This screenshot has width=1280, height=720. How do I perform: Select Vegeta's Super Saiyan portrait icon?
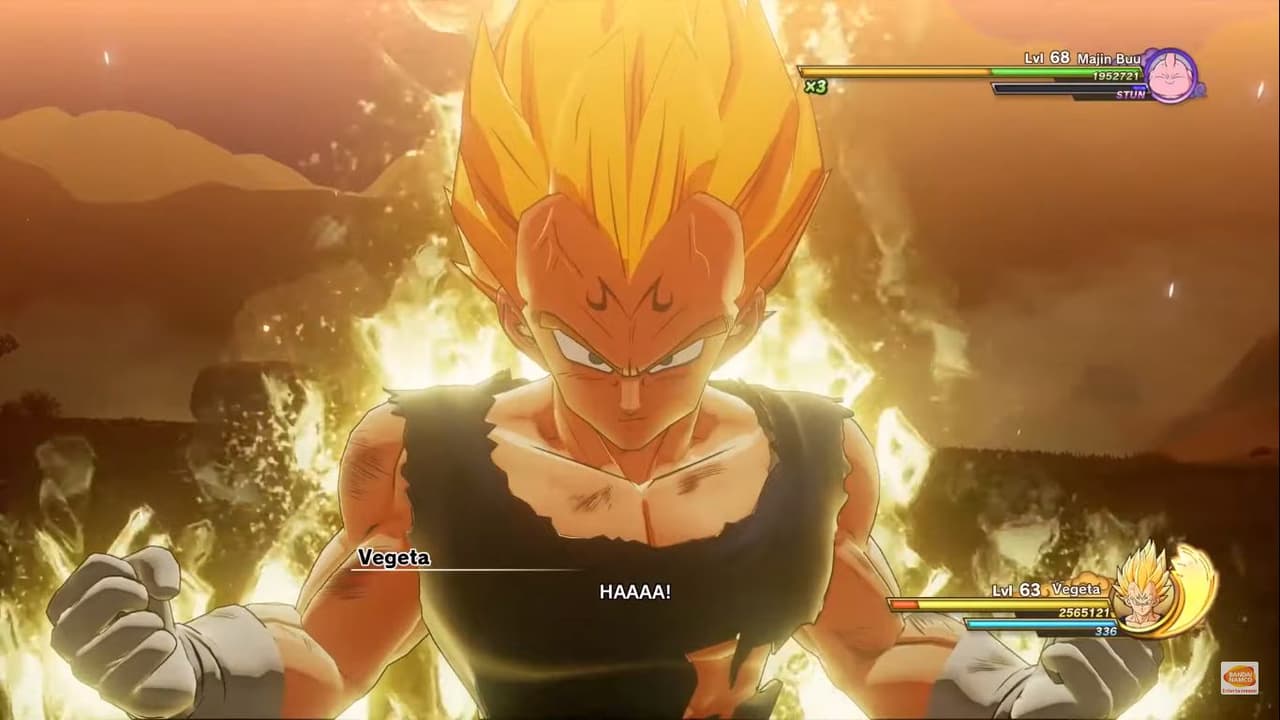(1142, 592)
